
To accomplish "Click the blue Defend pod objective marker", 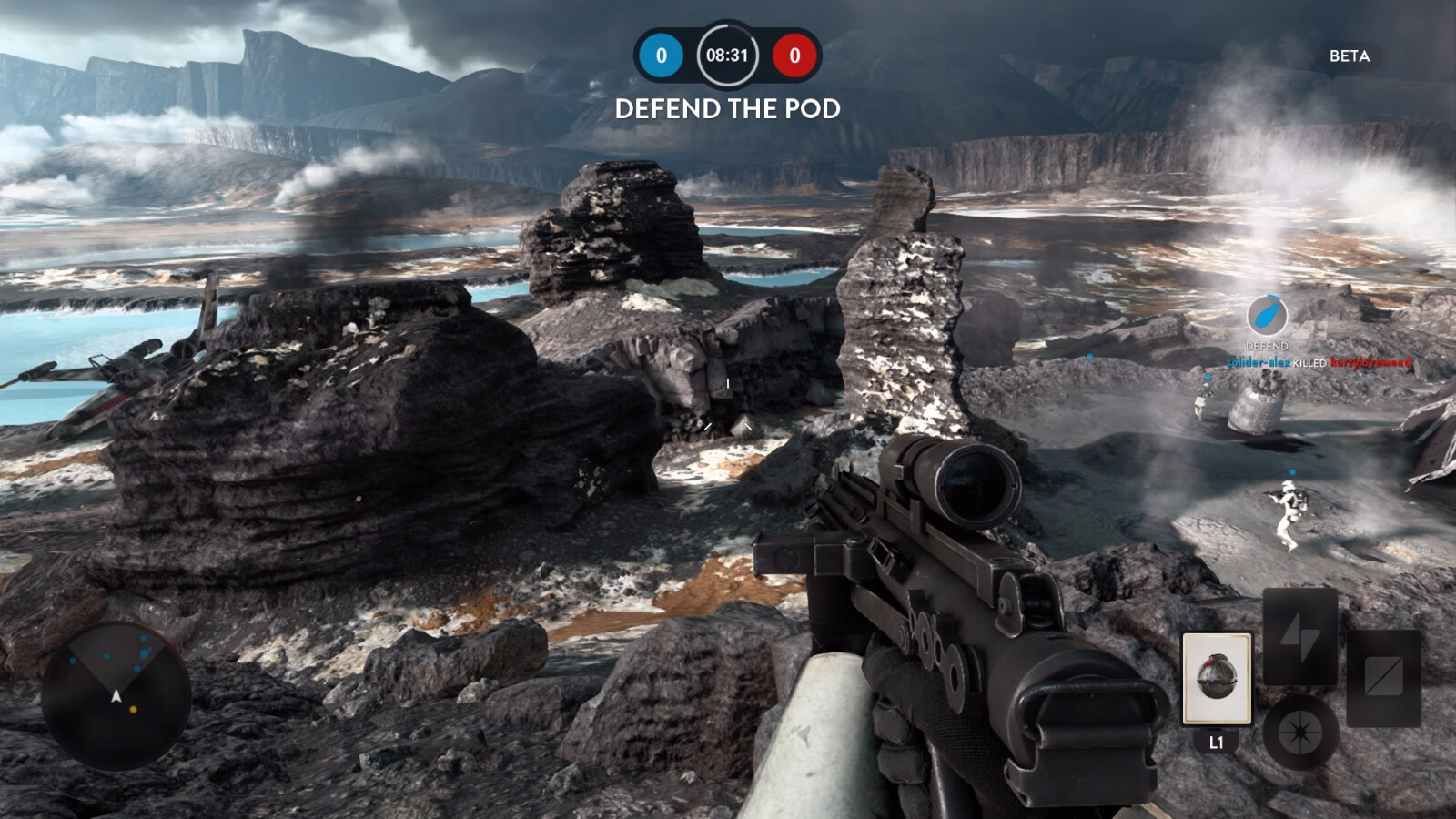I will point(1266,315).
